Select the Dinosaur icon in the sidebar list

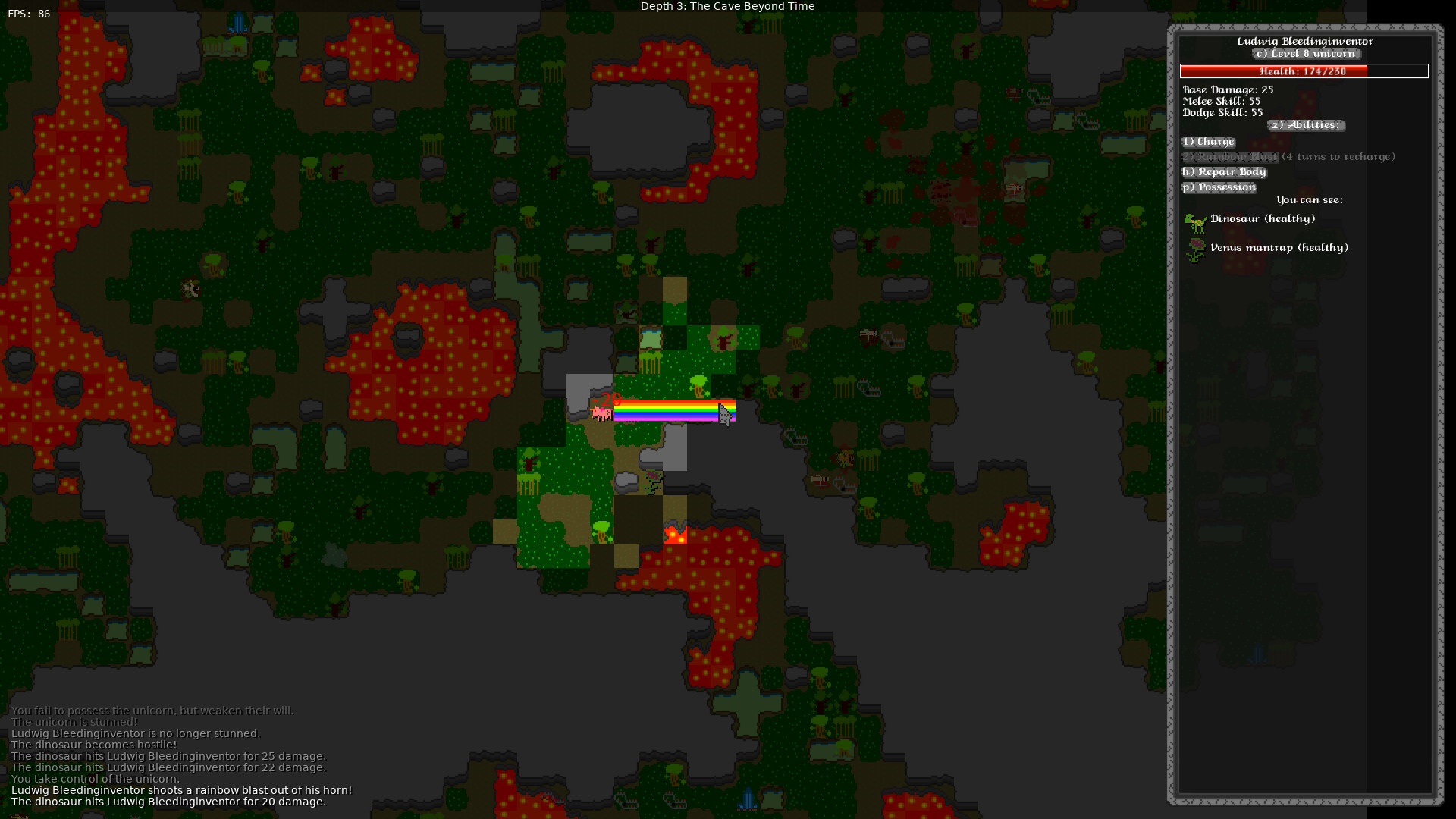[x=1196, y=222]
